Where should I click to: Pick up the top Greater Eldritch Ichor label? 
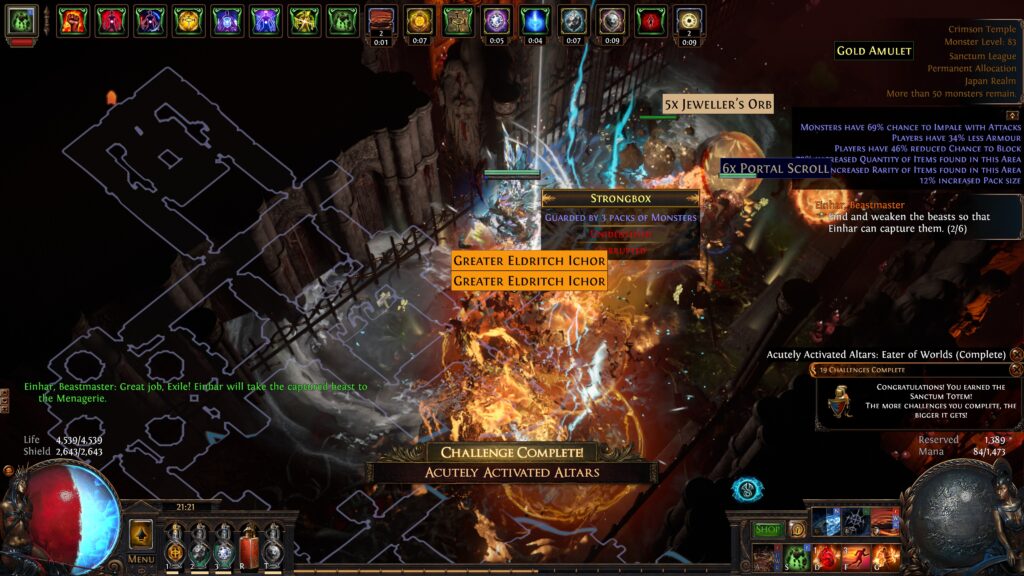point(529,261)
